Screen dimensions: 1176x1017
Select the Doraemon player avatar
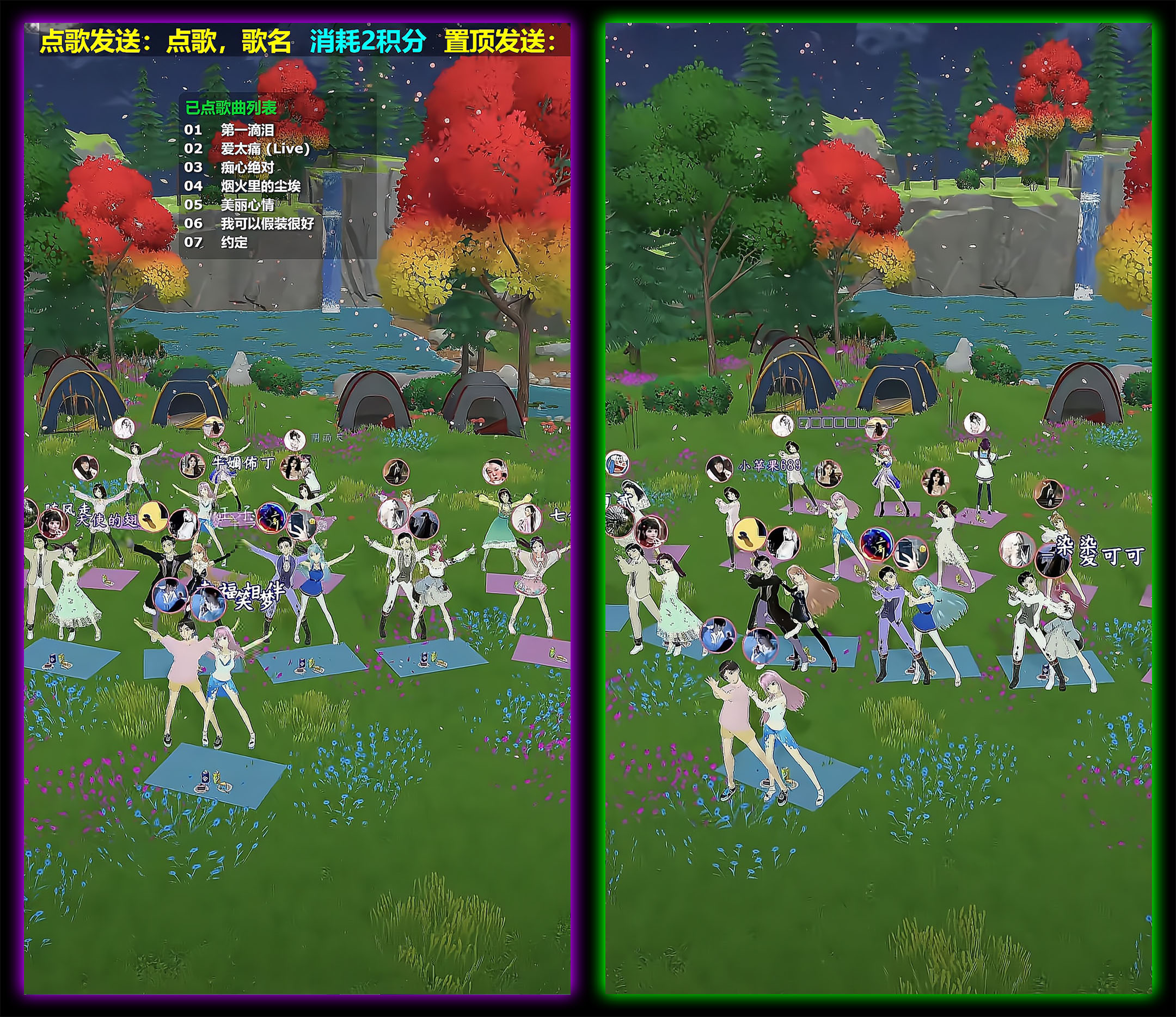click(x=616, y=463)
